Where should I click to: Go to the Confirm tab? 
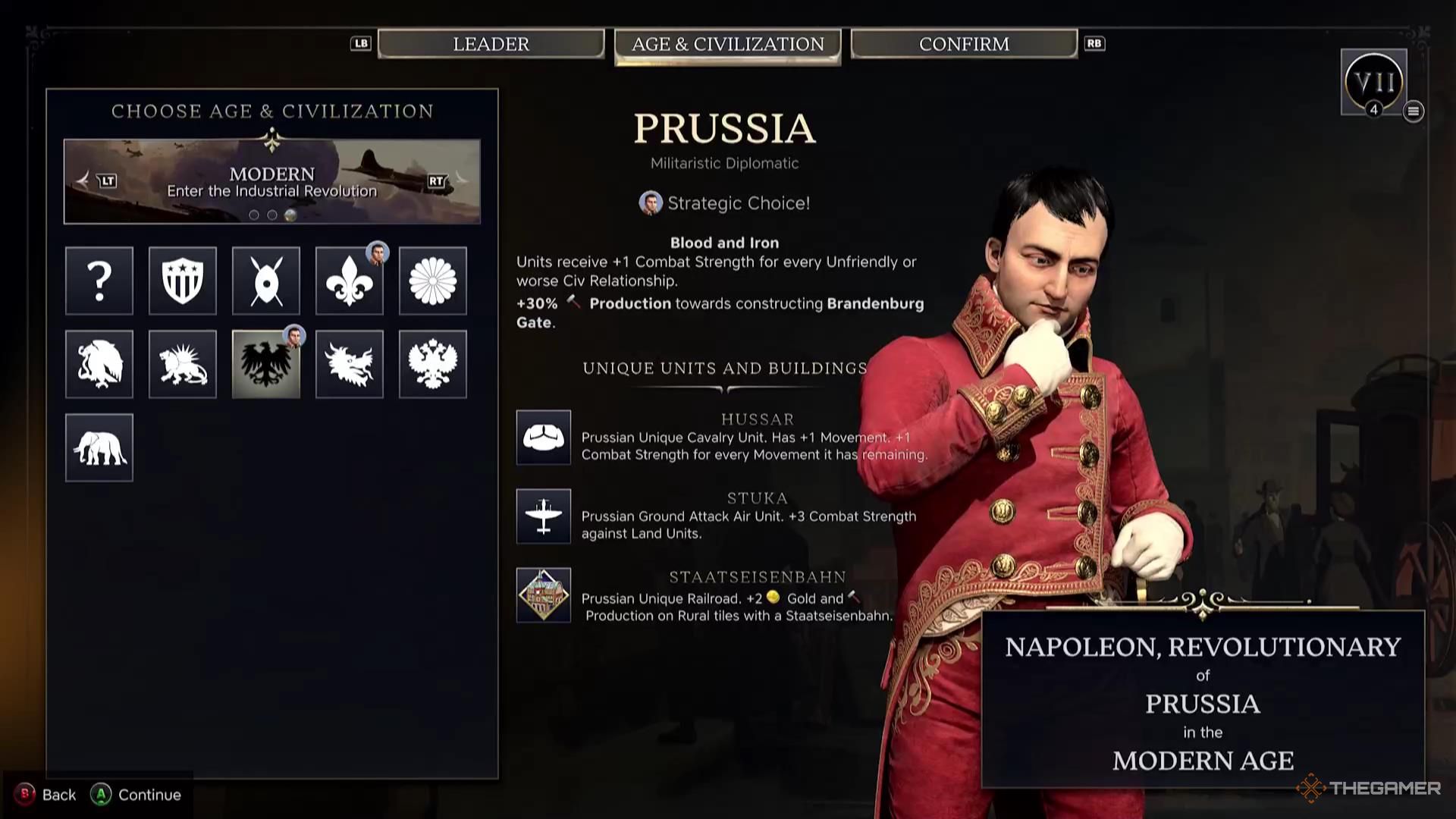[x=964, y=44]
